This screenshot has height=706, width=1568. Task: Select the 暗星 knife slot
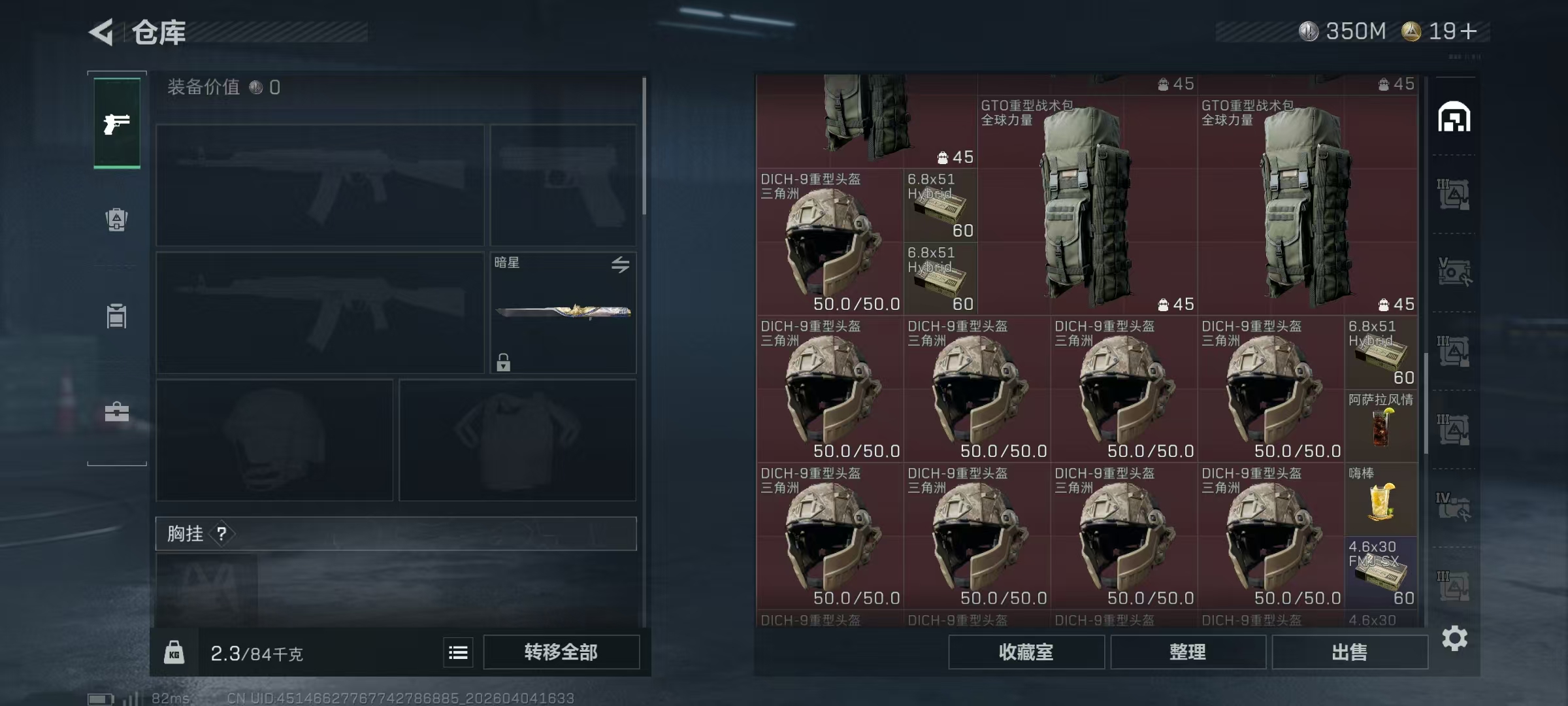(563, 312)
